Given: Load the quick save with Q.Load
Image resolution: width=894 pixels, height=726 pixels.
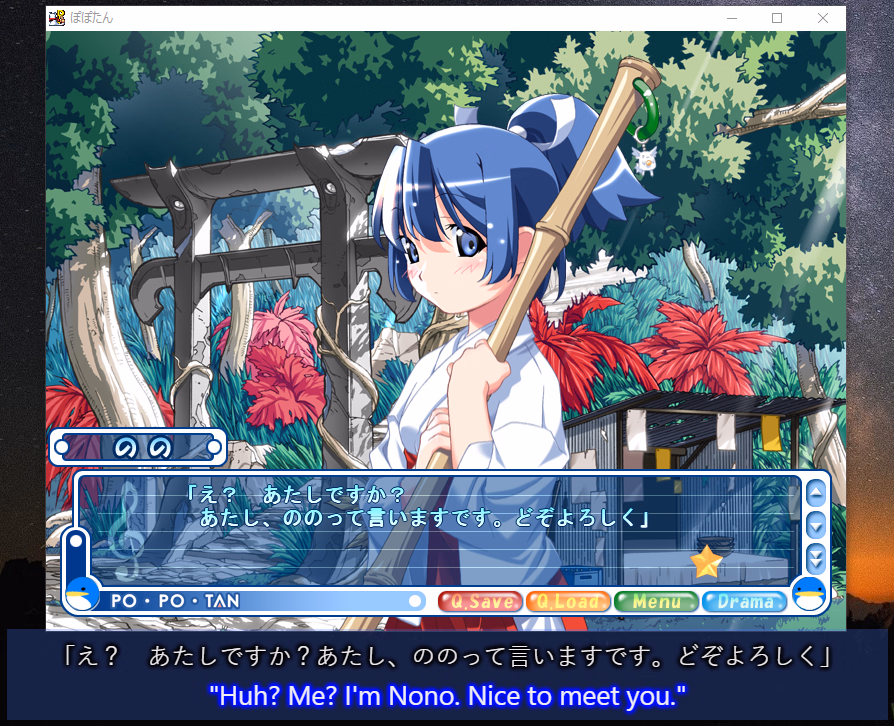Looking at the screenshot, I should (567, 601).
